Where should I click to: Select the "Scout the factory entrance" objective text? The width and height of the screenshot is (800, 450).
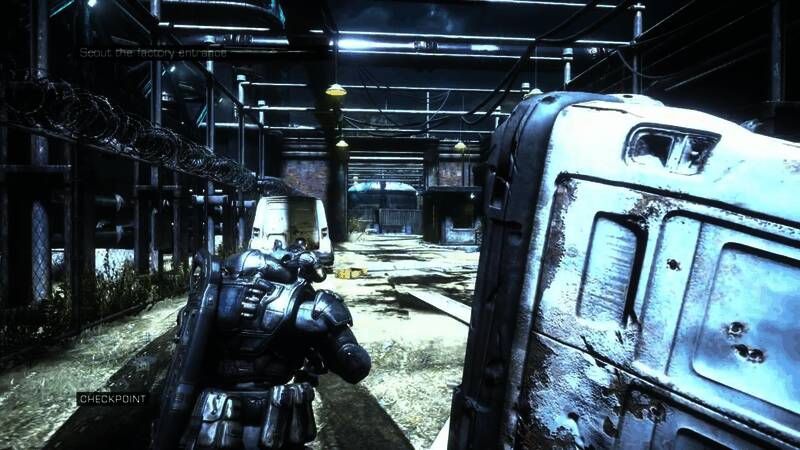pyautogui.click(x=153, y=52)
